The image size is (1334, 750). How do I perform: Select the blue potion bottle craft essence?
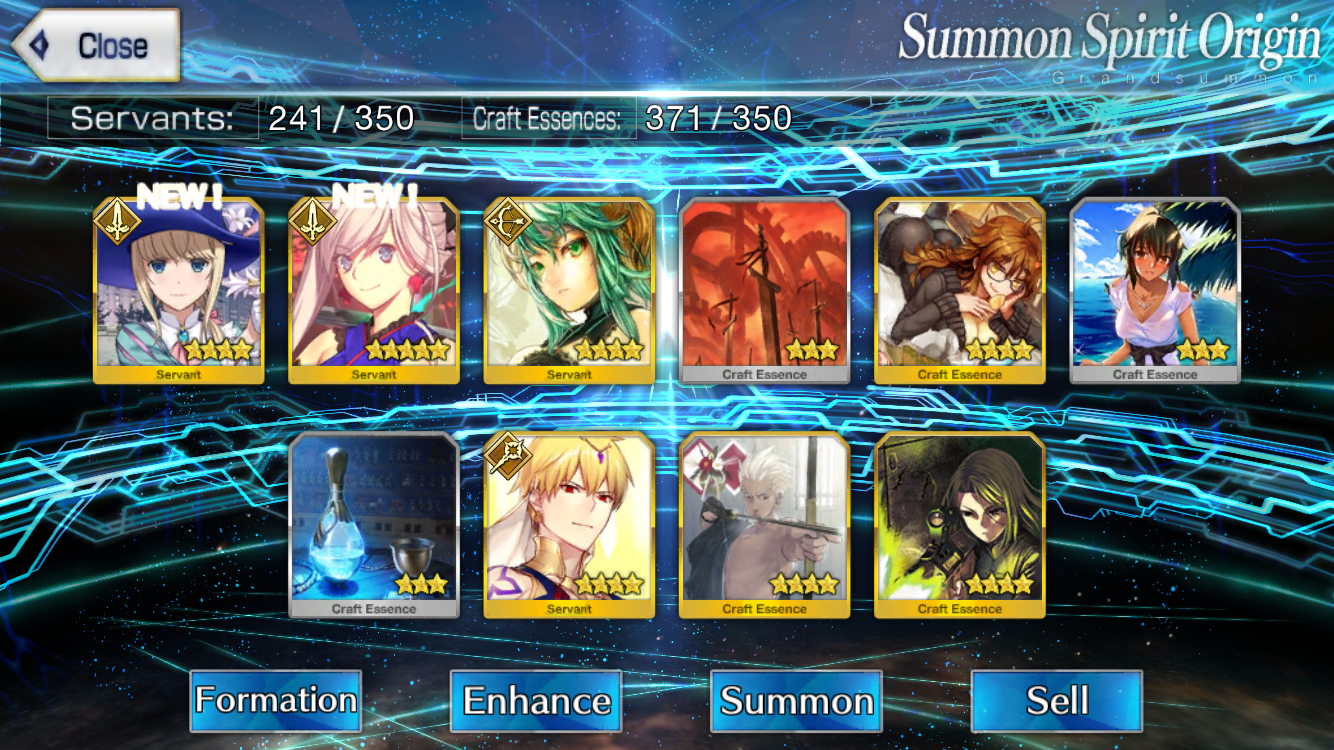point(374,525)
